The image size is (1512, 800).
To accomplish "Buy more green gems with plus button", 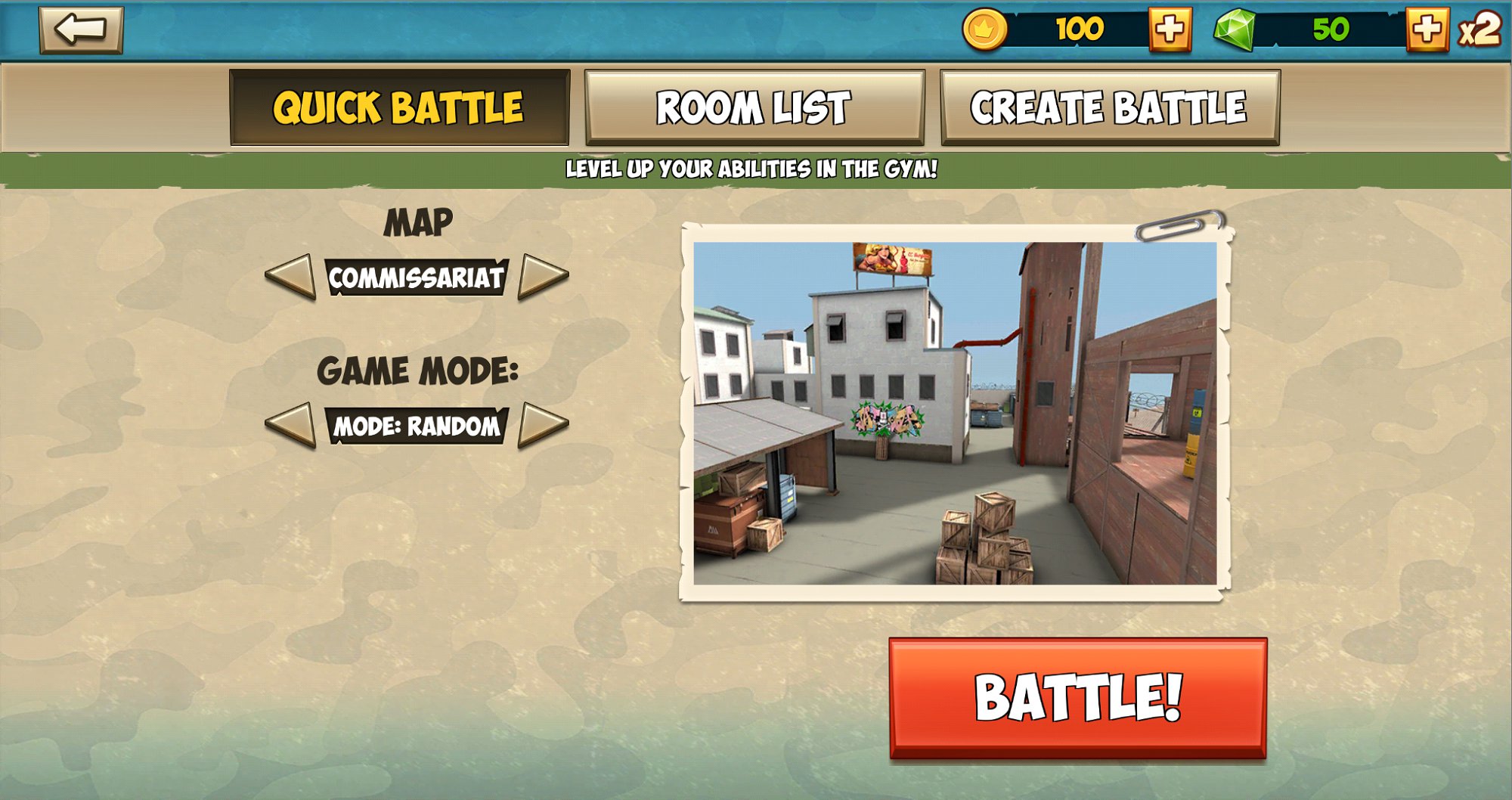I will coord(1427,30).
